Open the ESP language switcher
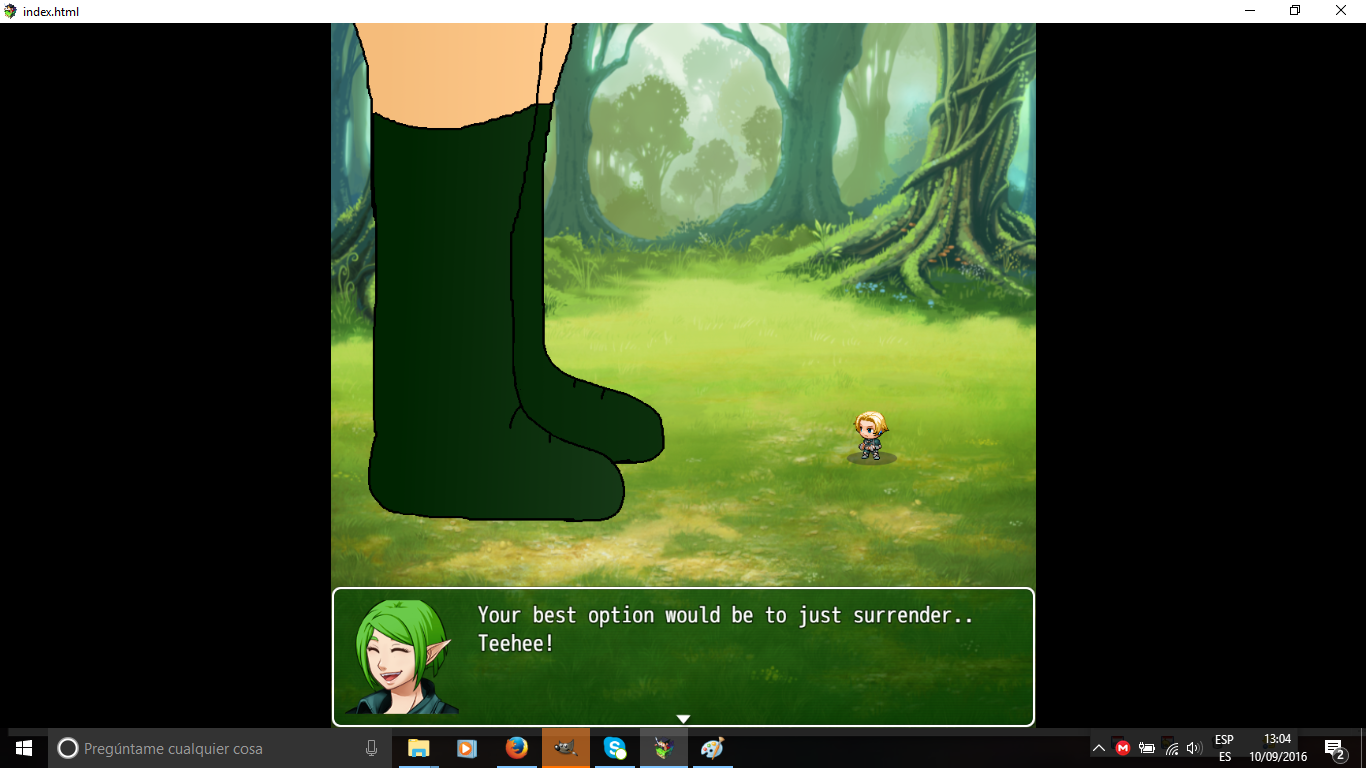1366x768 pixels. [x=1222, y=747]
